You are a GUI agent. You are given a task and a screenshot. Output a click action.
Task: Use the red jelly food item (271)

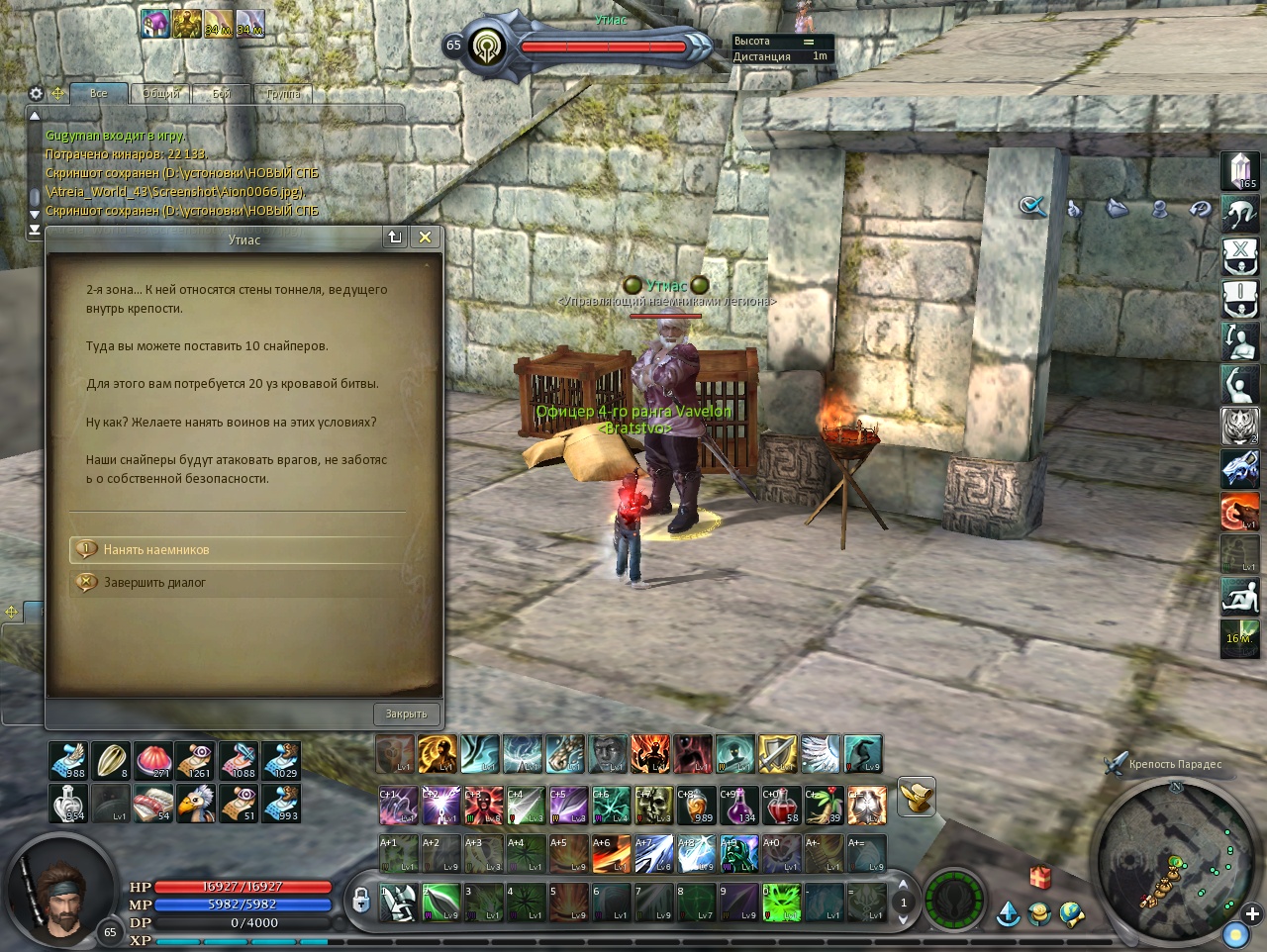pyautogui.click(x=153, y=760)
